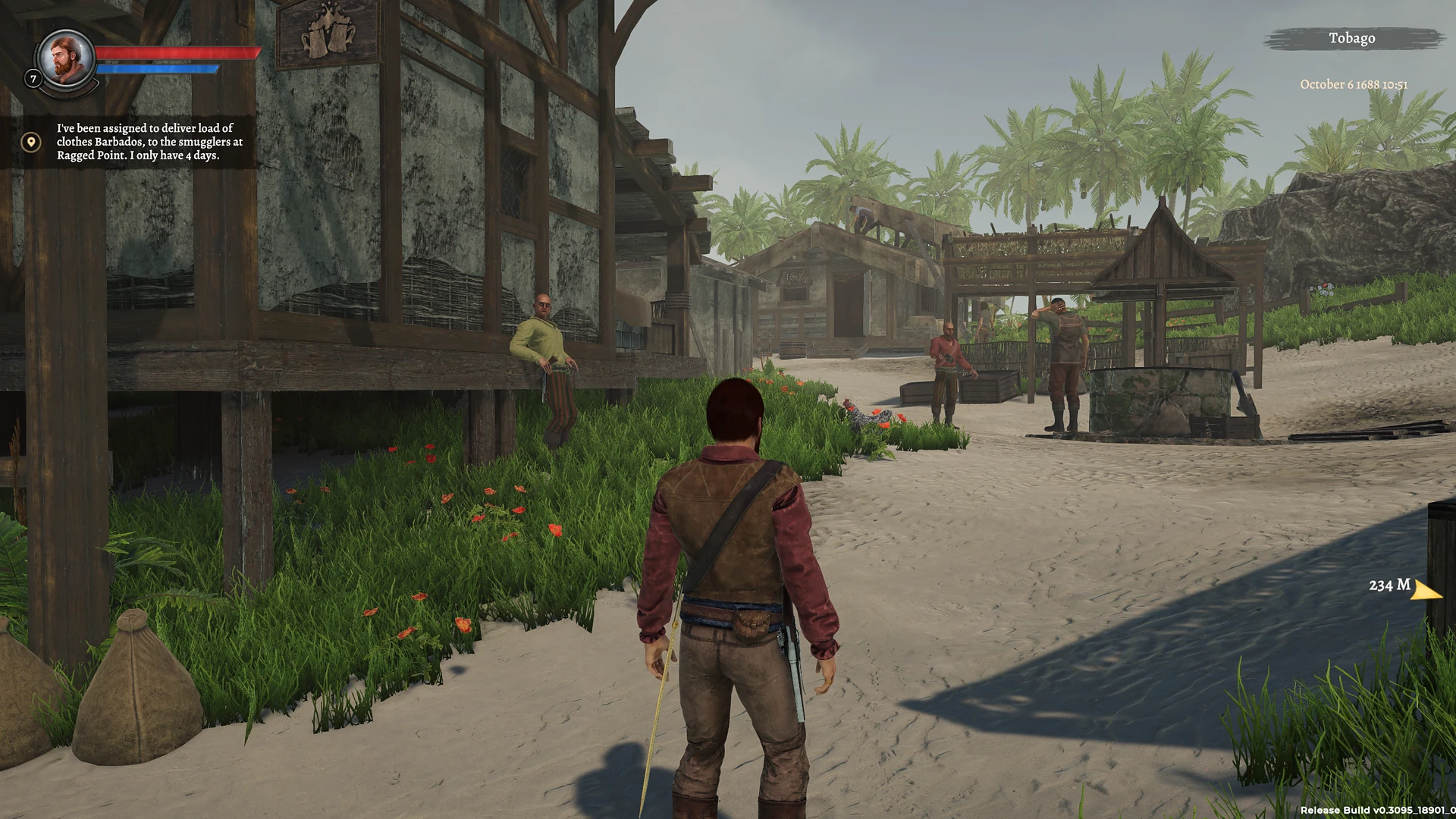Select the pouch on the player's belt

pyautogui.click(x=751, y=623)
